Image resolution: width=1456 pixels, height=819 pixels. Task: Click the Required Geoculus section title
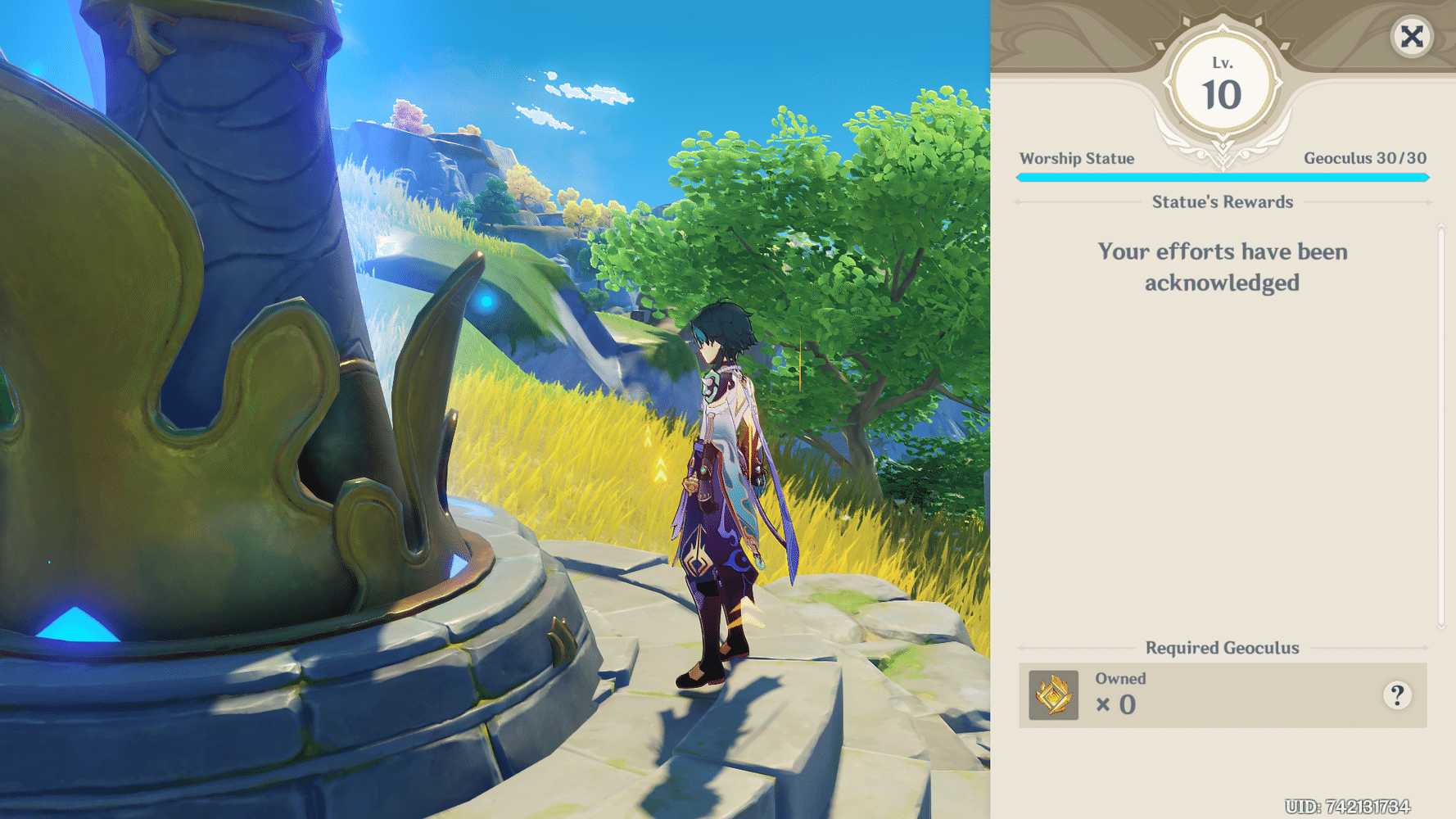coord(1222,647)
